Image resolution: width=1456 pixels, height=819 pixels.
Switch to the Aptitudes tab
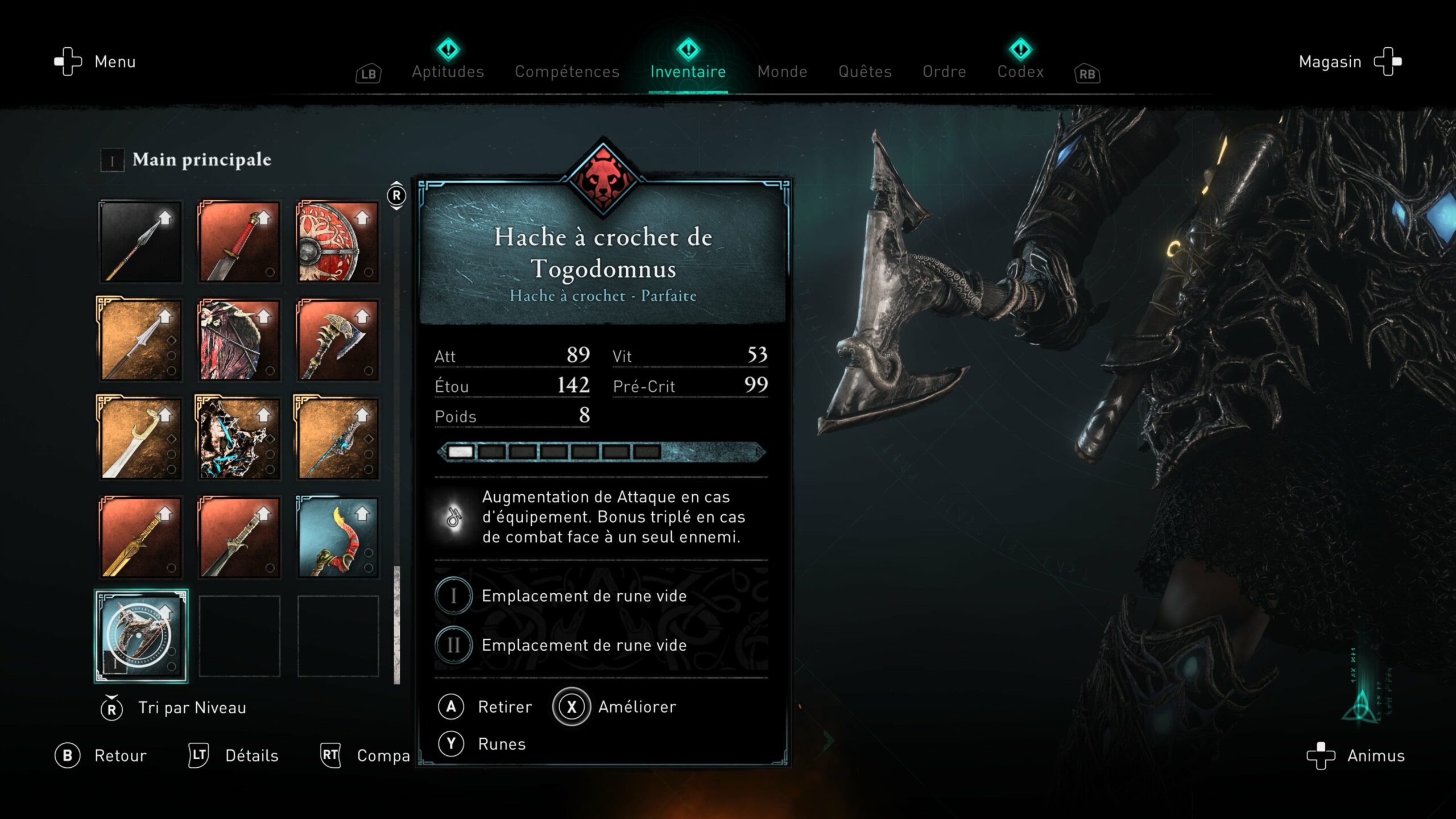point(448,72)
